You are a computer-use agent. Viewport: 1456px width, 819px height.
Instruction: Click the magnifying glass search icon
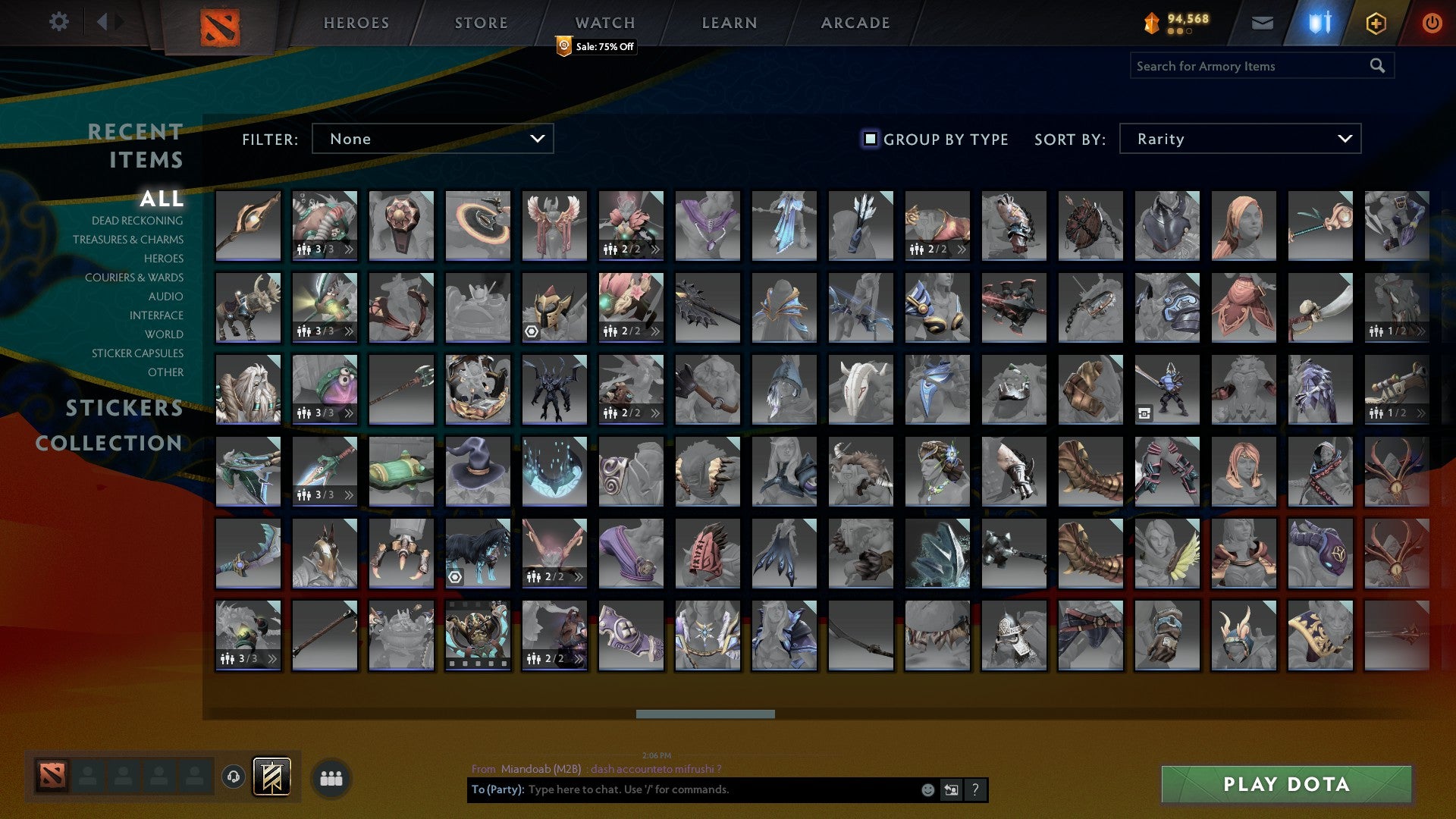[x=1376, y=66]
